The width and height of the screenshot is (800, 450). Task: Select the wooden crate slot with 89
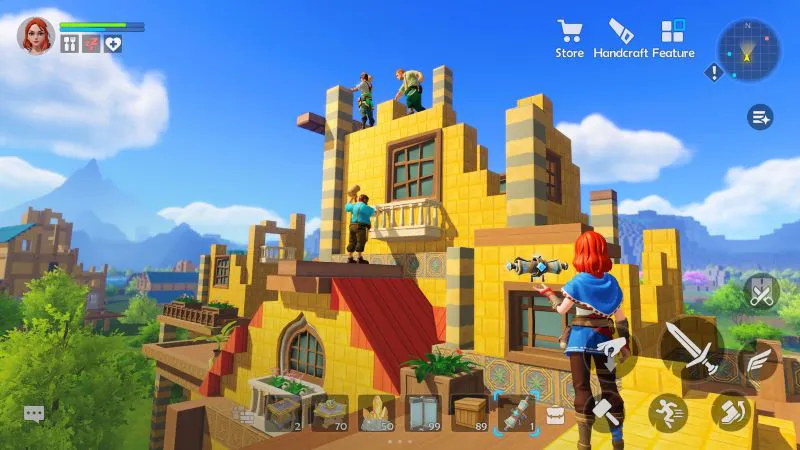pos(469,412)
